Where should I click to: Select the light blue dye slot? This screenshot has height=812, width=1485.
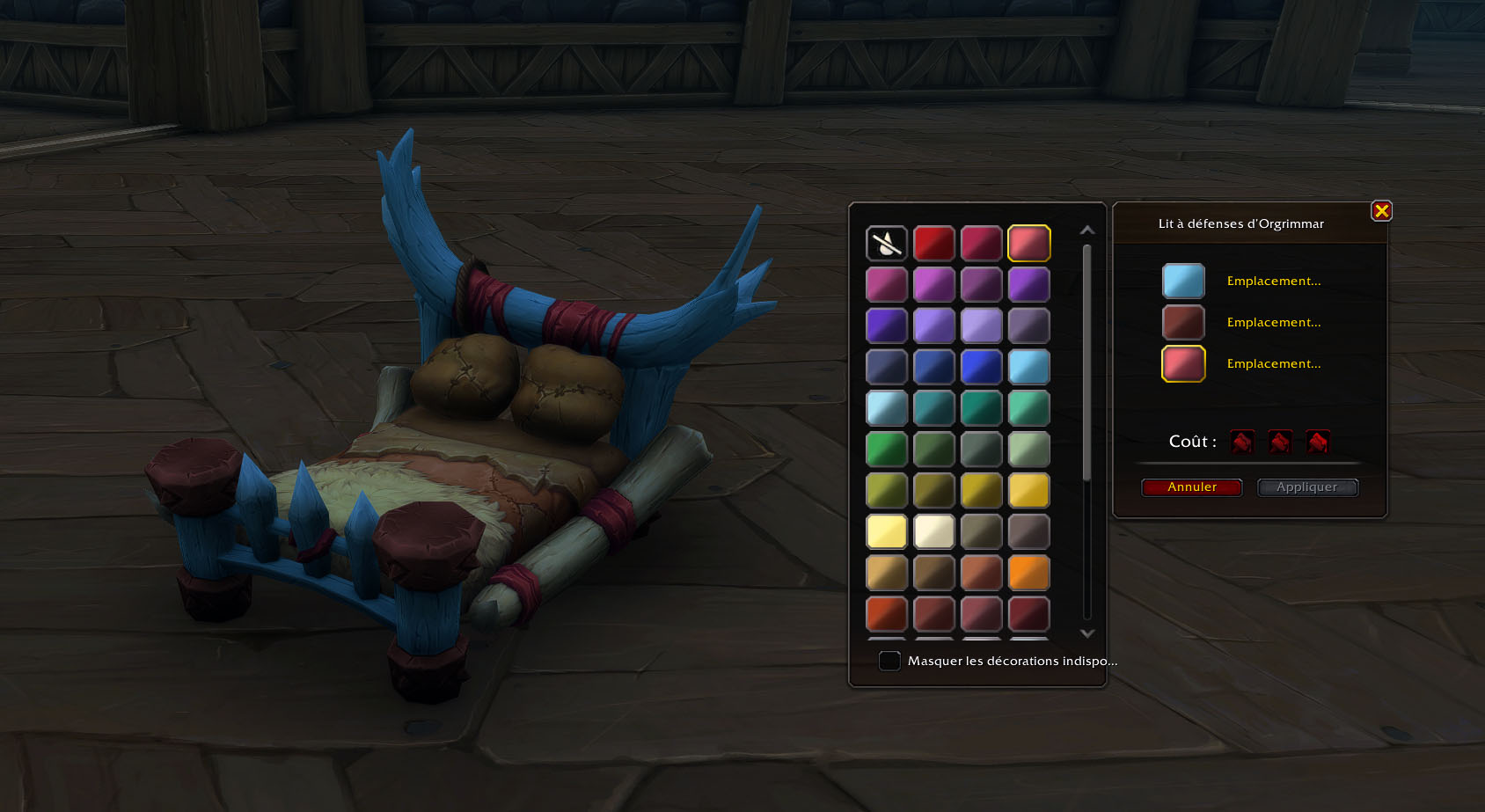click(x=1183, y=282)
